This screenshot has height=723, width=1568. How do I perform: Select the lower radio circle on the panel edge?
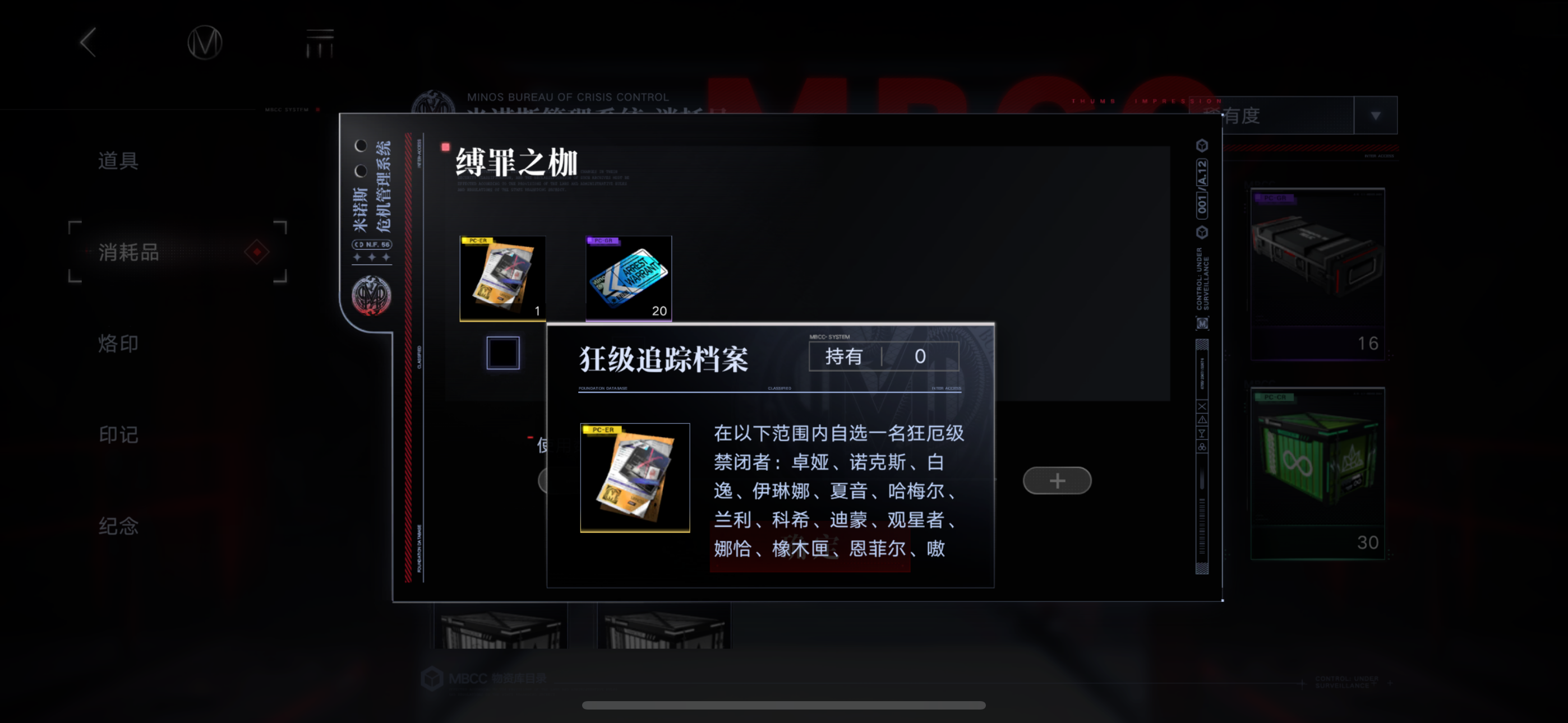click(361, 170)
